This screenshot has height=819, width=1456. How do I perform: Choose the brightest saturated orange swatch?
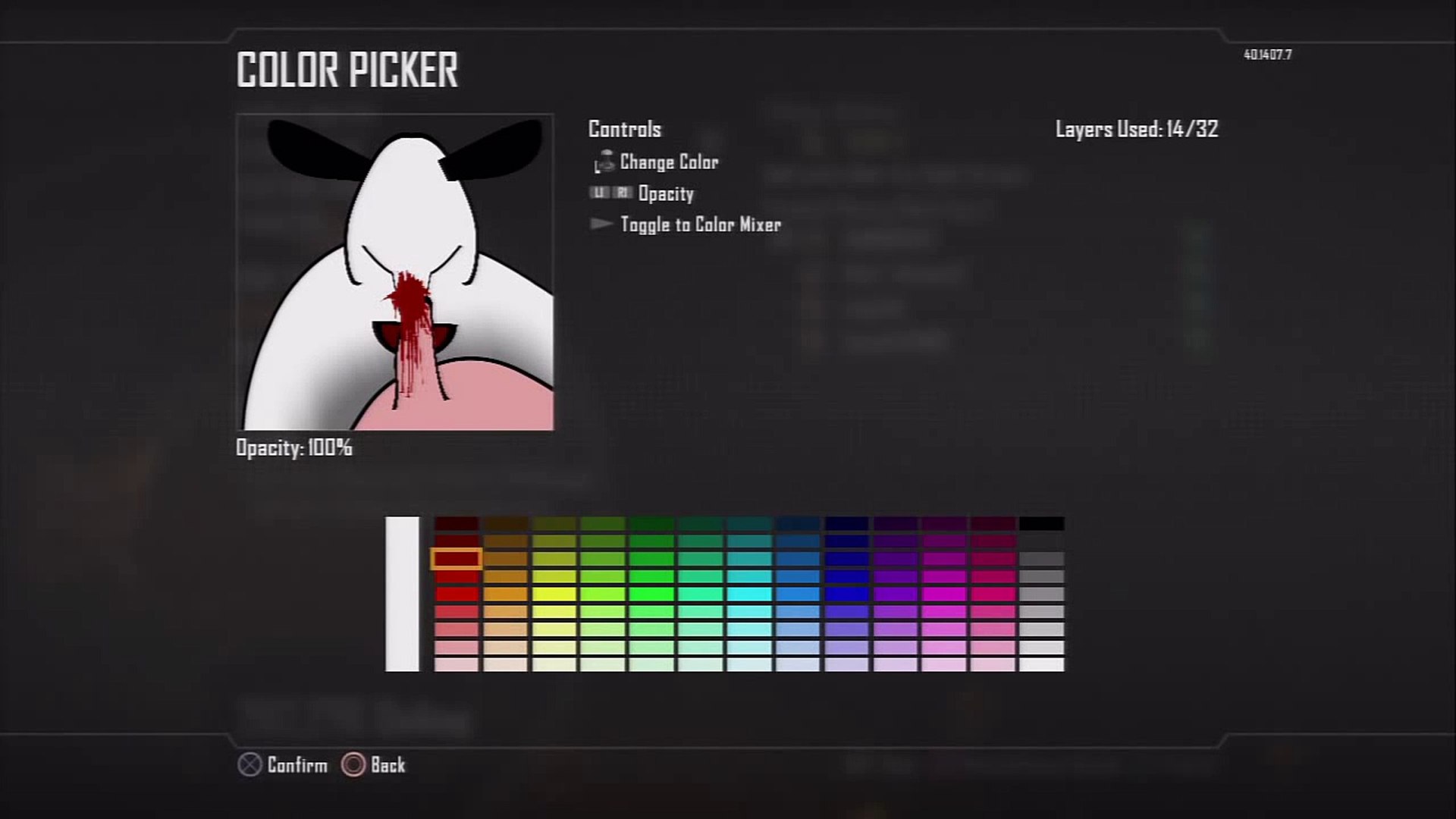click(506, 595)
